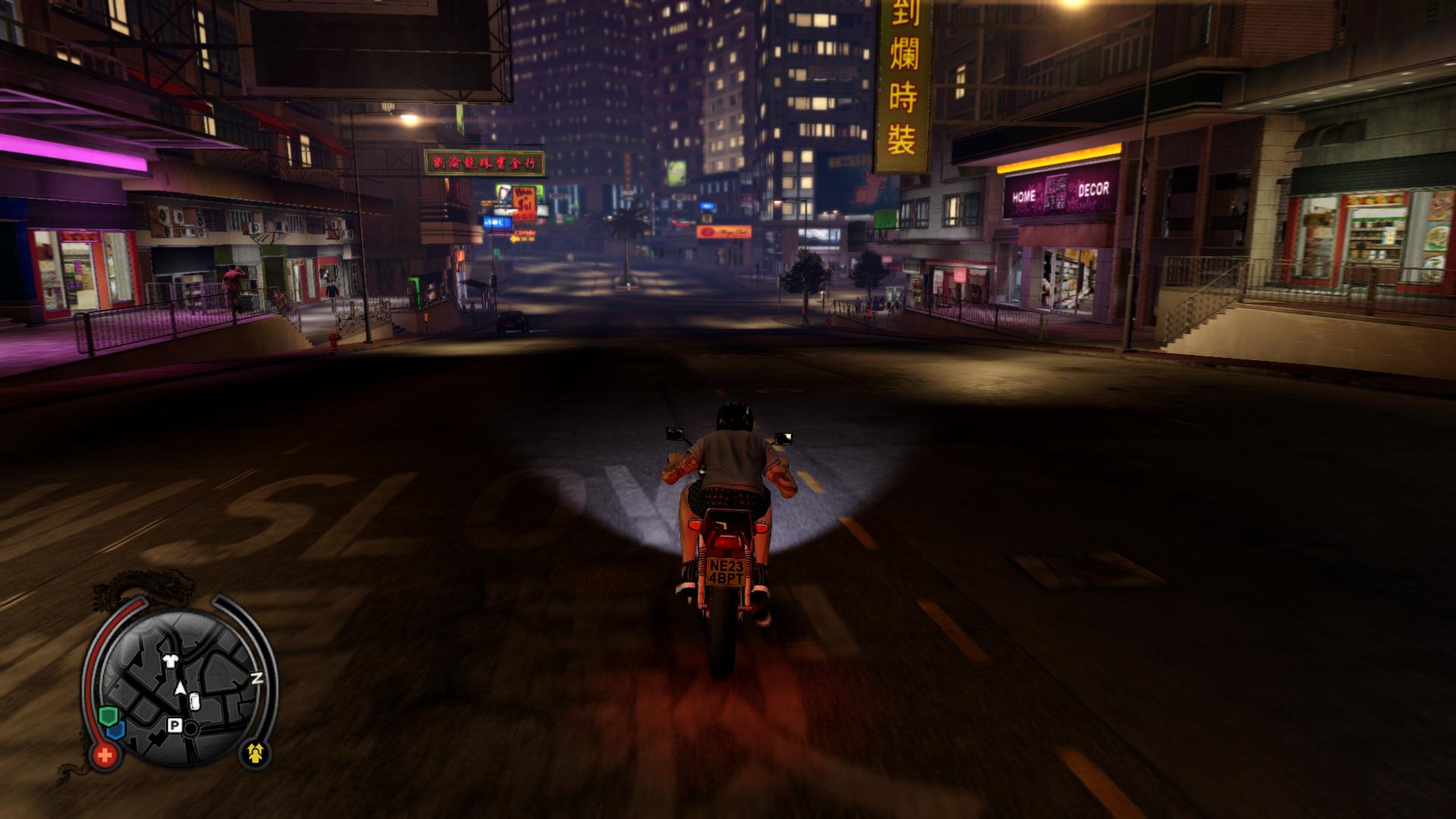This screenshot has width=1456, height=819.
Task: Select the clothing store shirt marker
Action: (172, 661)
